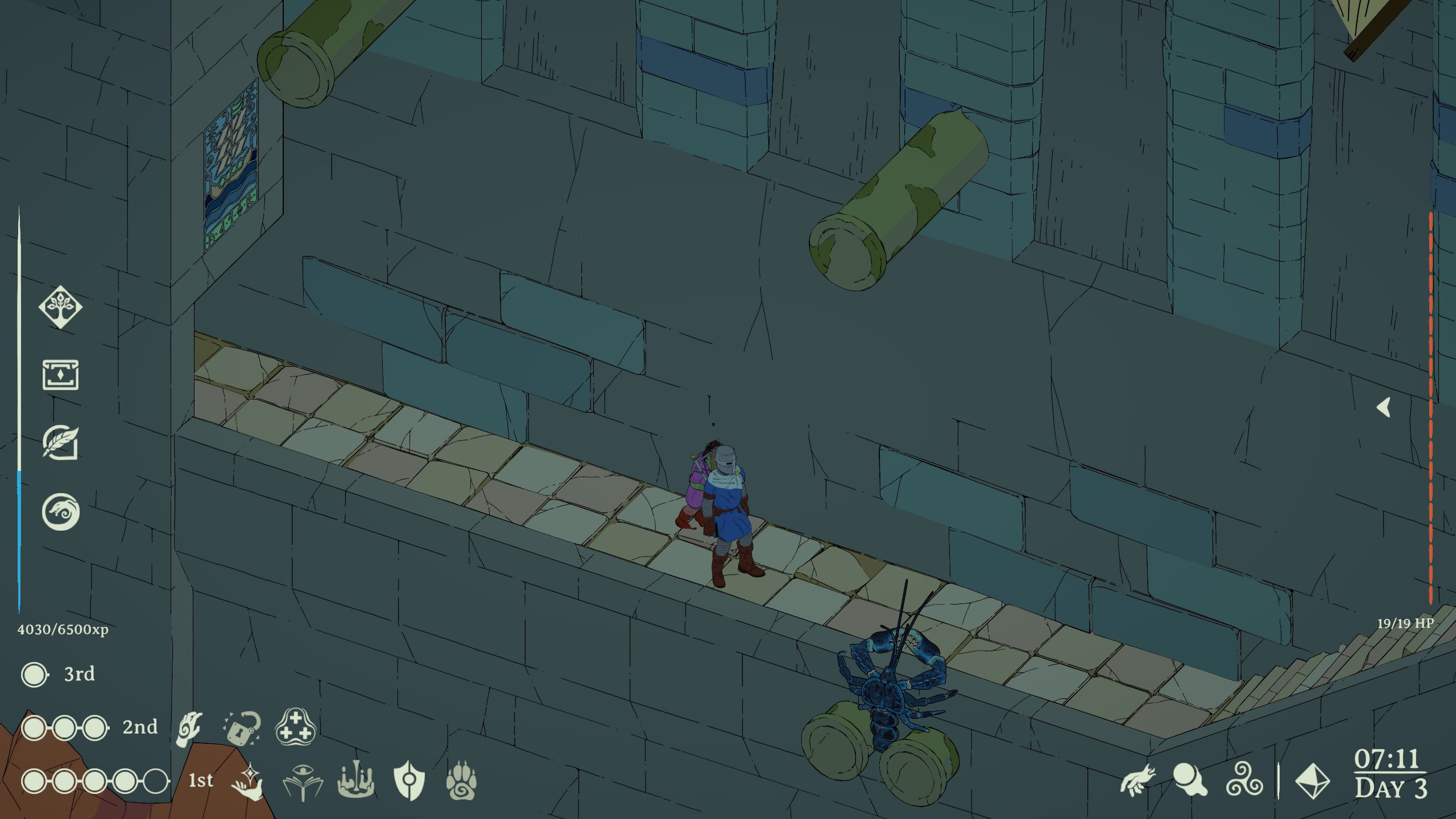Expand the 3rd level spell slot row
The image size is (1456, 819).
click(x=34, y=674)
